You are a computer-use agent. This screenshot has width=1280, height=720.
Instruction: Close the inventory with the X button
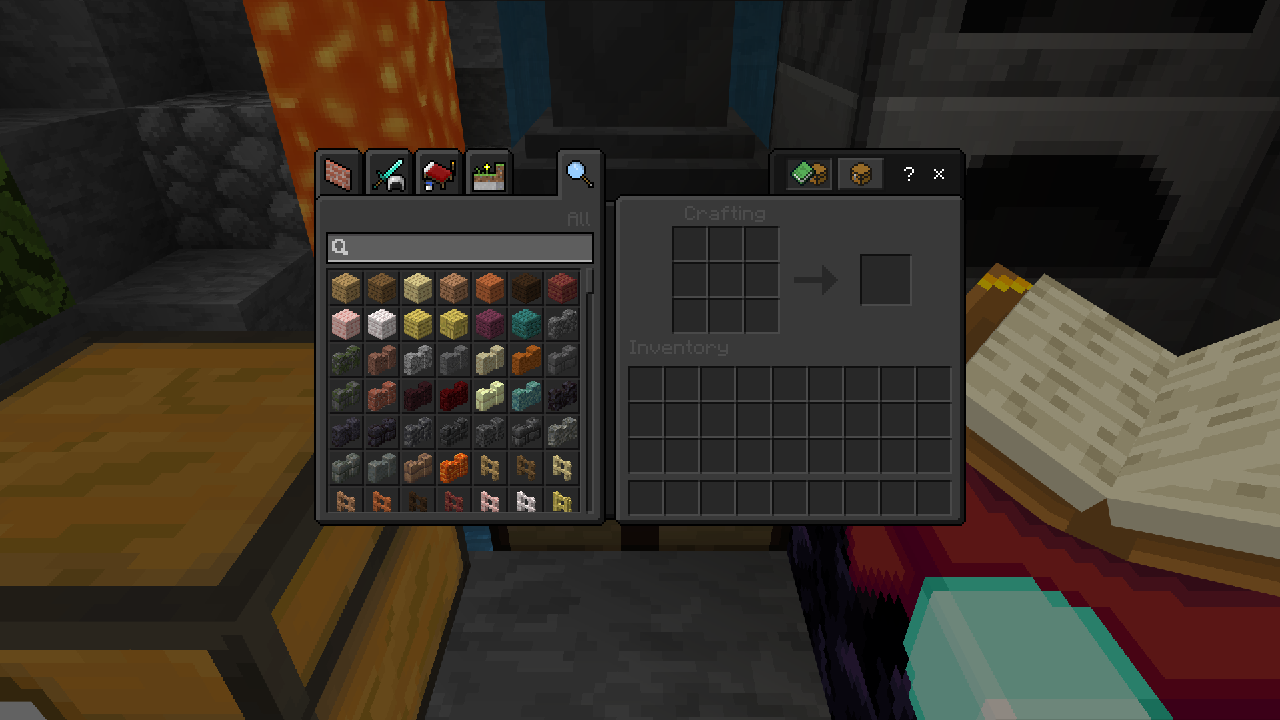click(x=939, y=174)
